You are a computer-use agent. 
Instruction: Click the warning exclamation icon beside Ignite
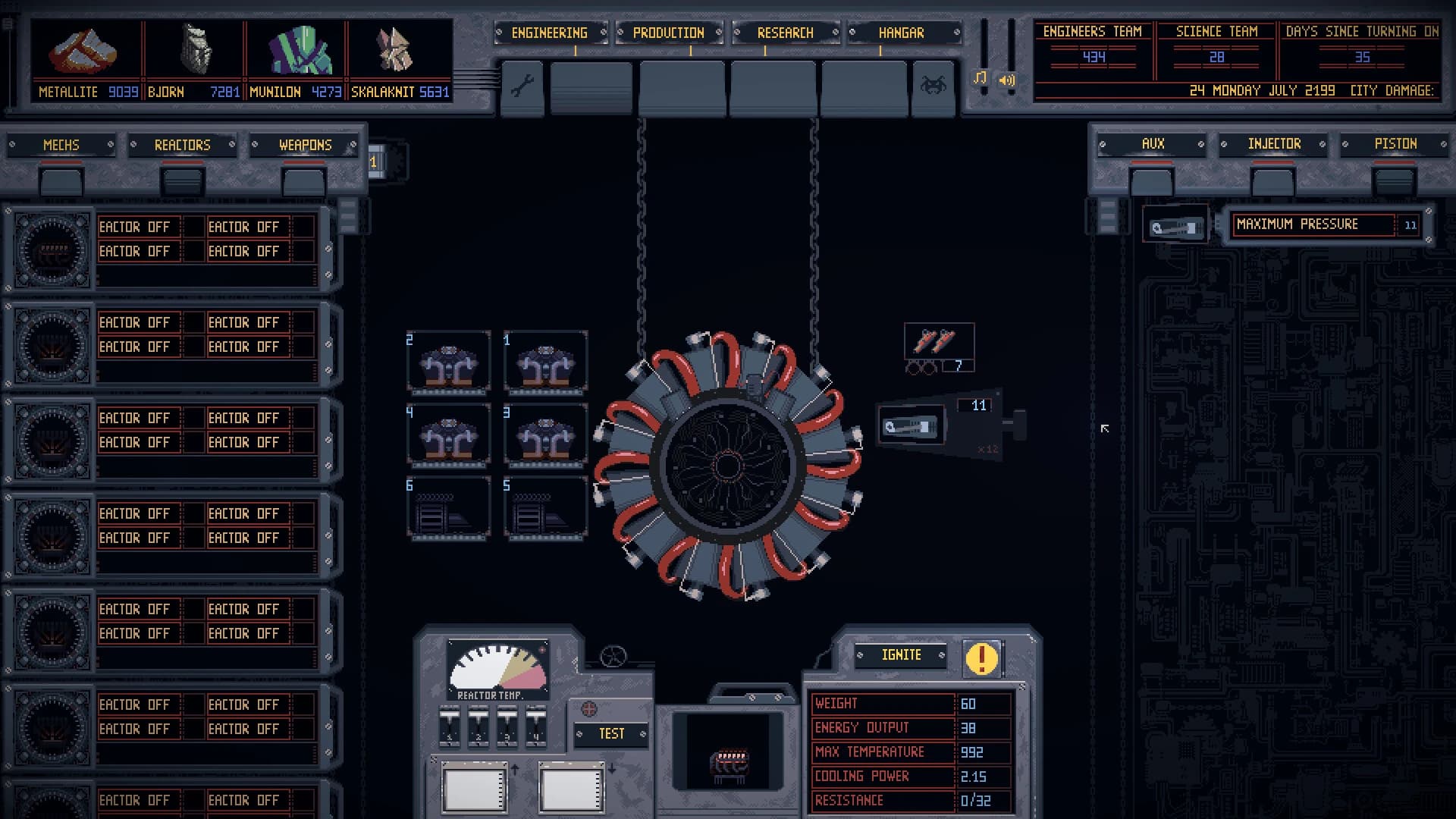[x=981, y=657]
